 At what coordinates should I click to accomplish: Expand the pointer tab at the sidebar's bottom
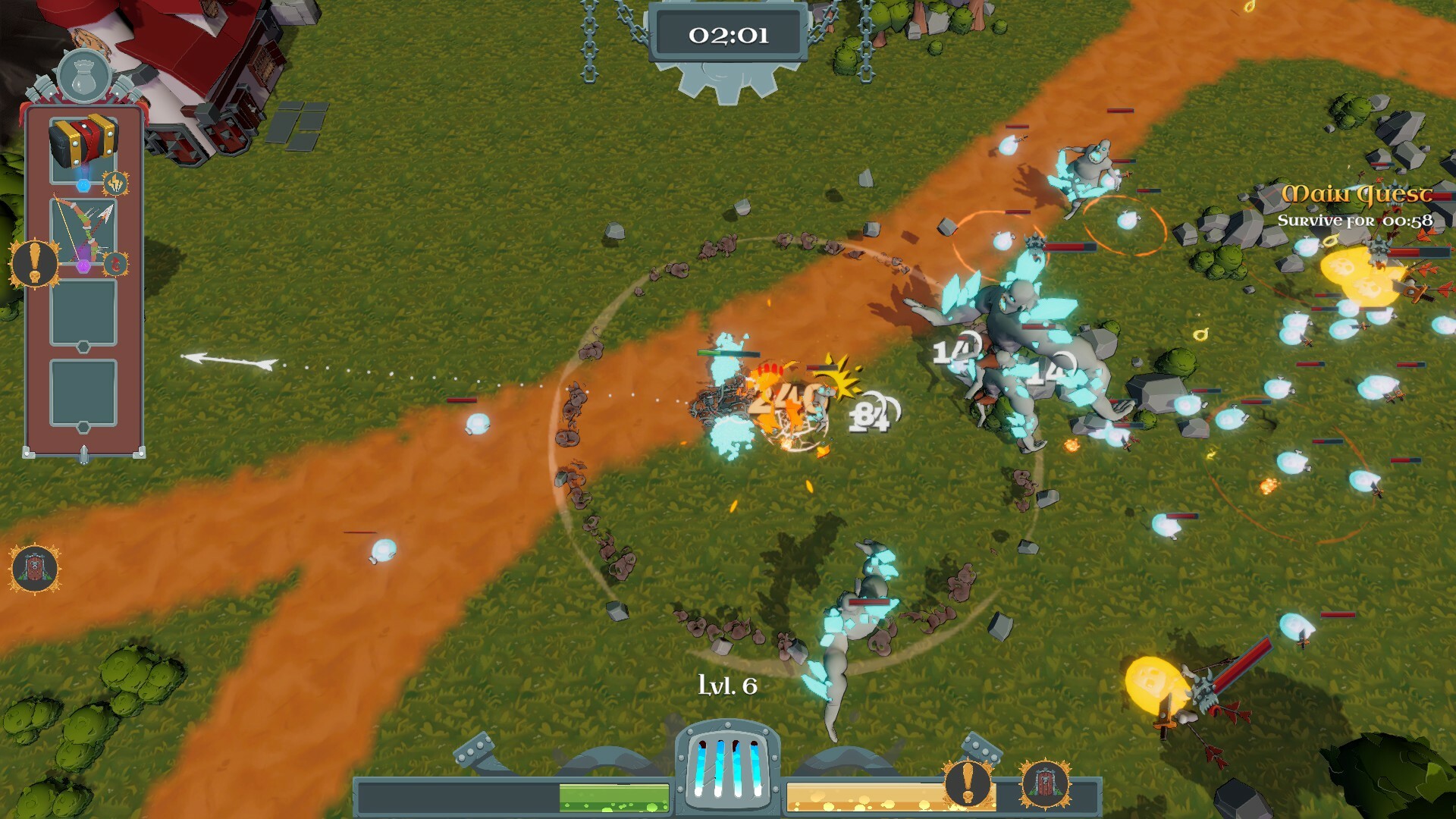[x=83, y=455]
